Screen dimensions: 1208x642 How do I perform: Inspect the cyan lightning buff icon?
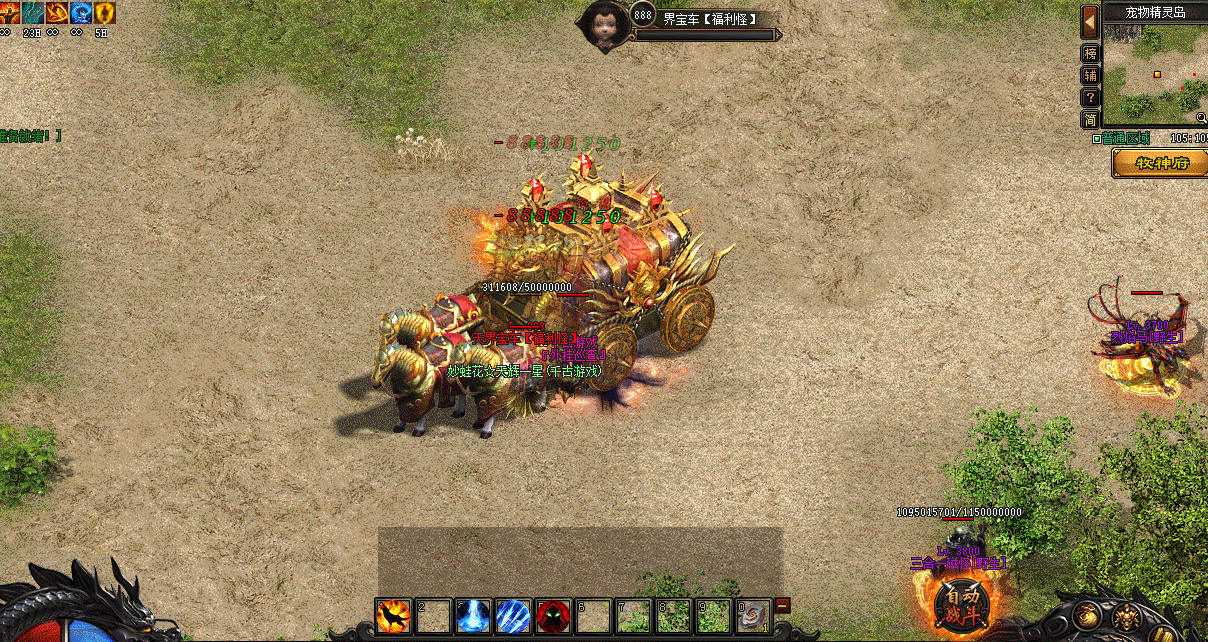(32, 13)
